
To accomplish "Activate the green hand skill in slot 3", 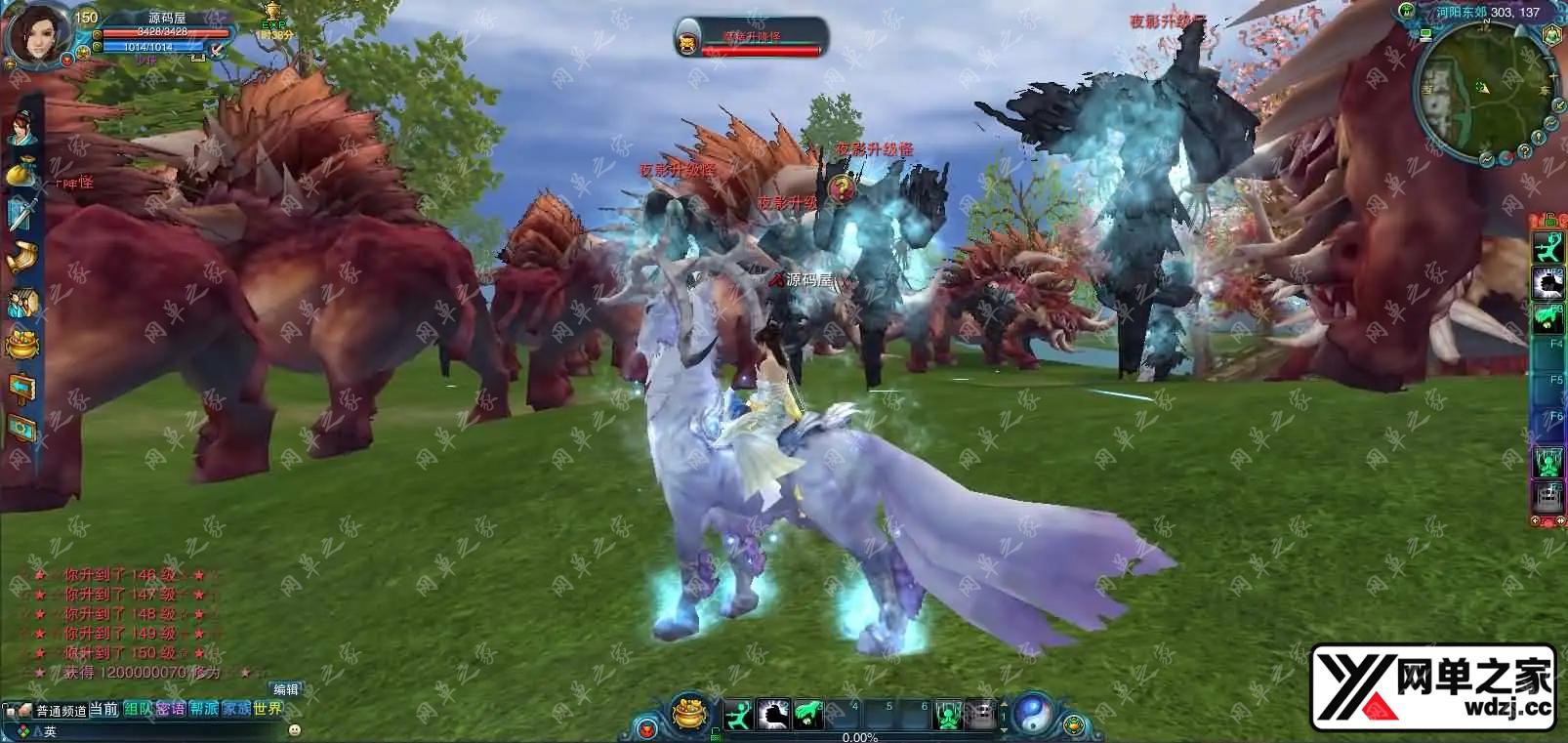I will (806, 715).
